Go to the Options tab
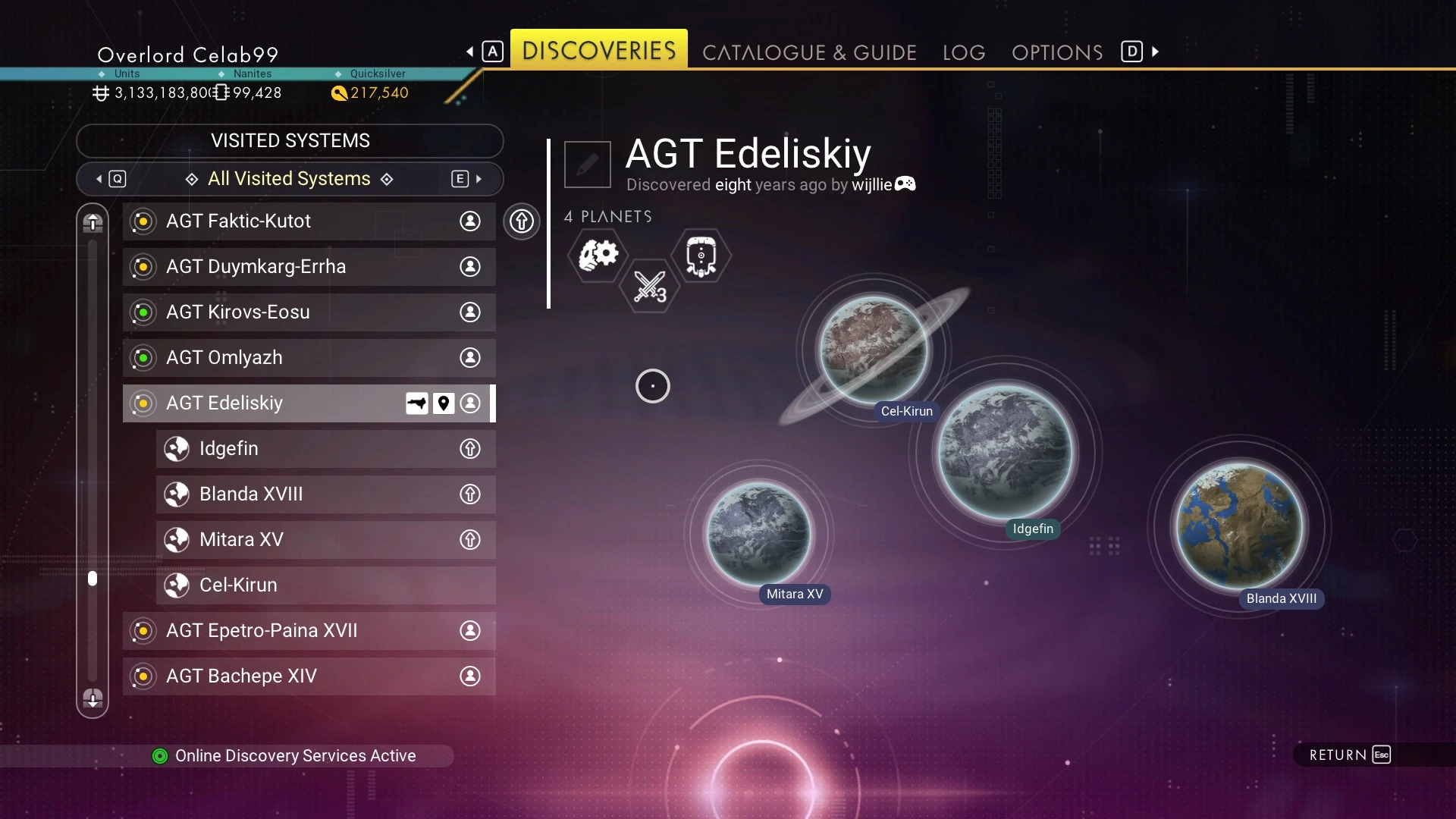The height and width of the screenshot is (819, 1456). (1057, 52)
